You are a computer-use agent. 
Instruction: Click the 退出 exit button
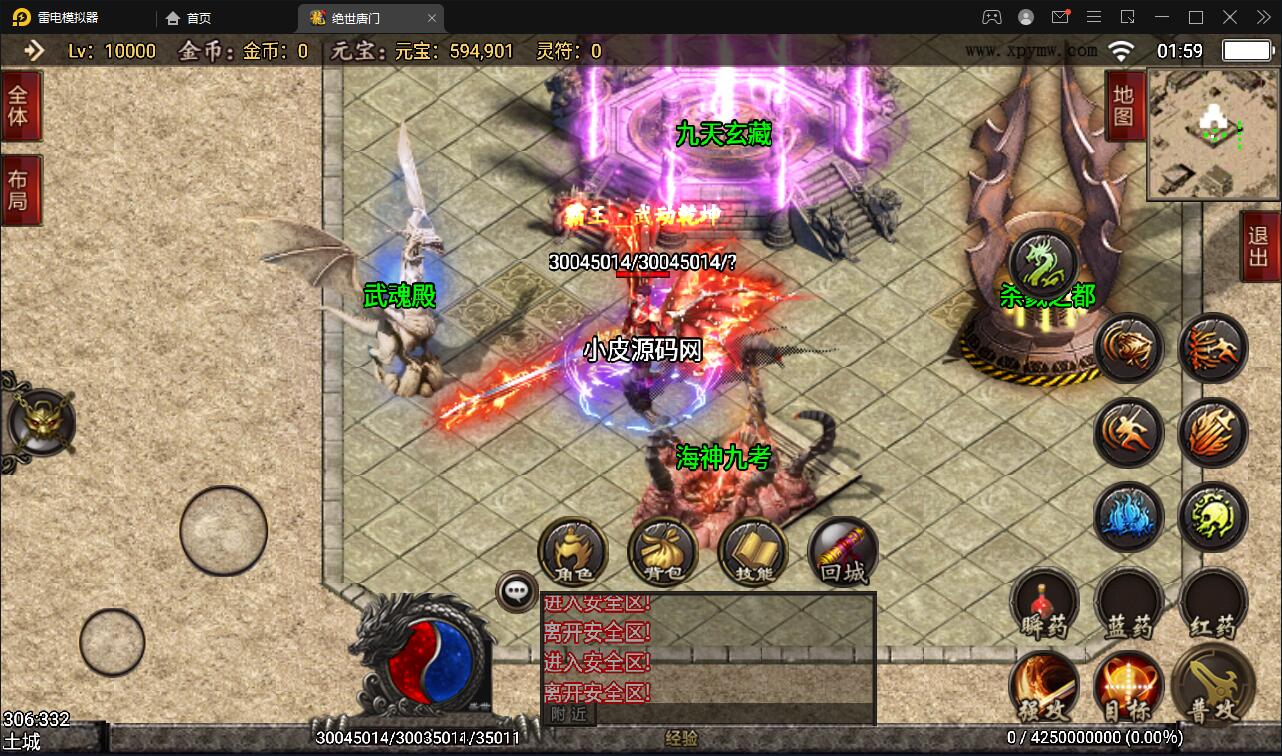coord(1257,247)
